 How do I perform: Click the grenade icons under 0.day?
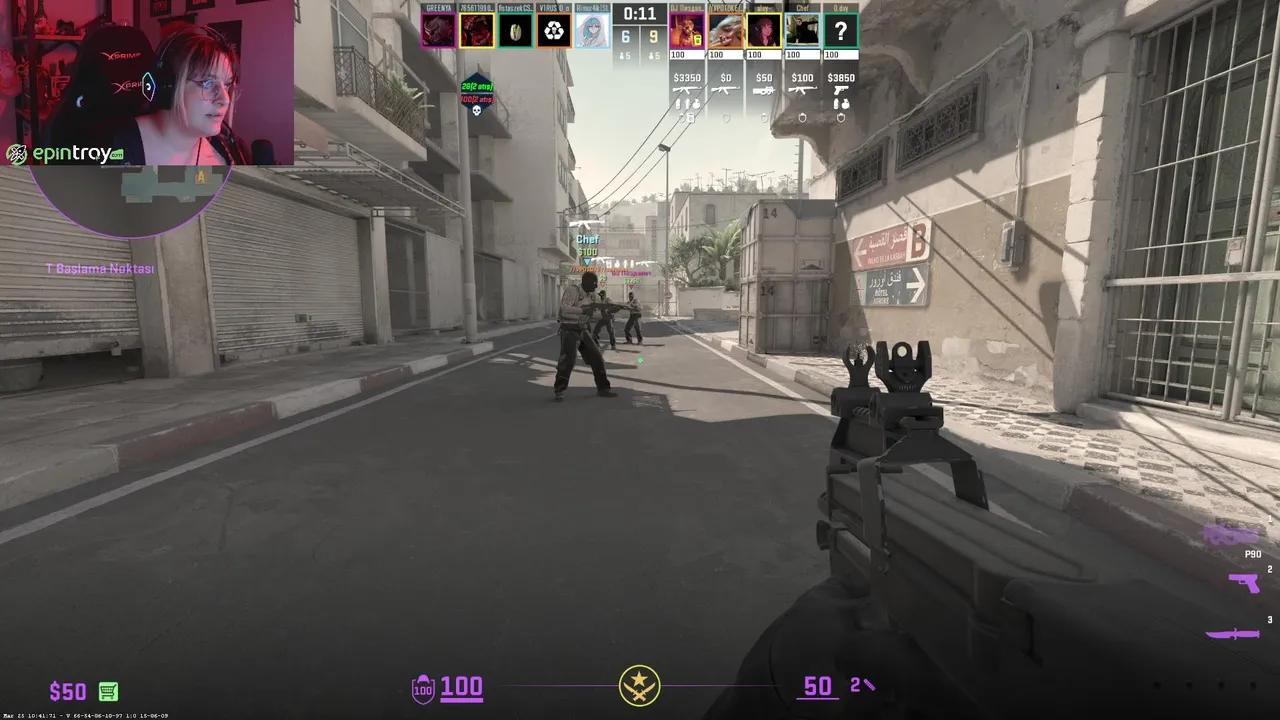[840, 104]
